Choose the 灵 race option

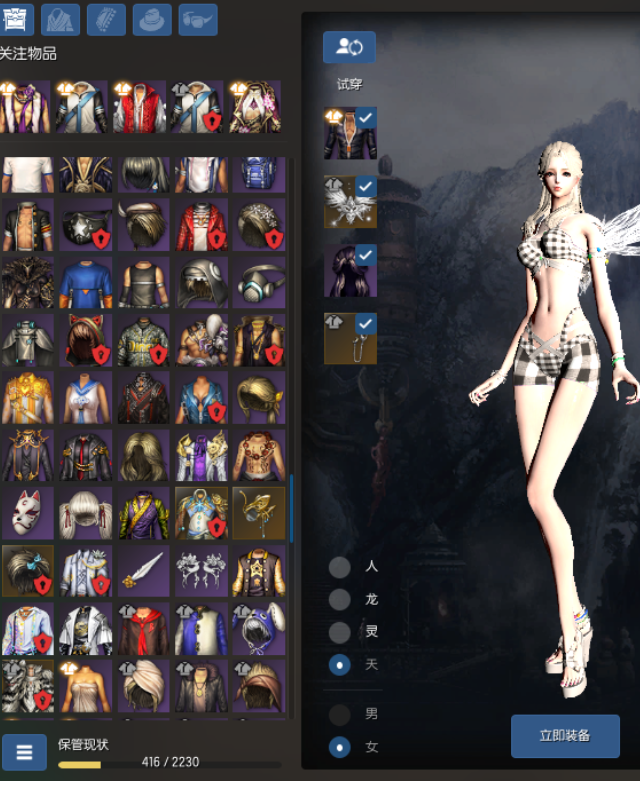[340, 632]
